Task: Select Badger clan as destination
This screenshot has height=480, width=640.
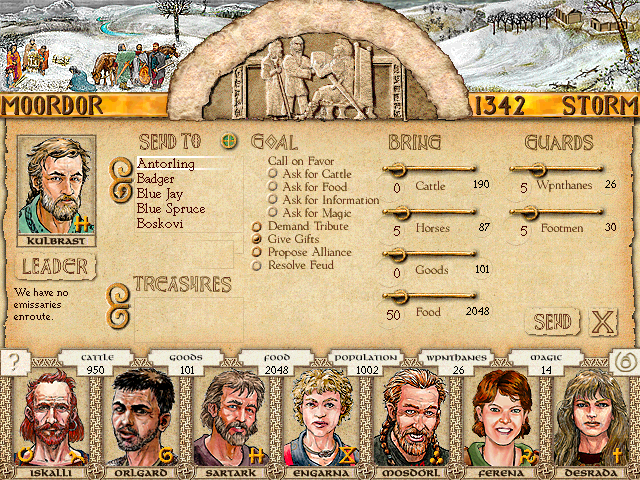Action: pos(154,178)
